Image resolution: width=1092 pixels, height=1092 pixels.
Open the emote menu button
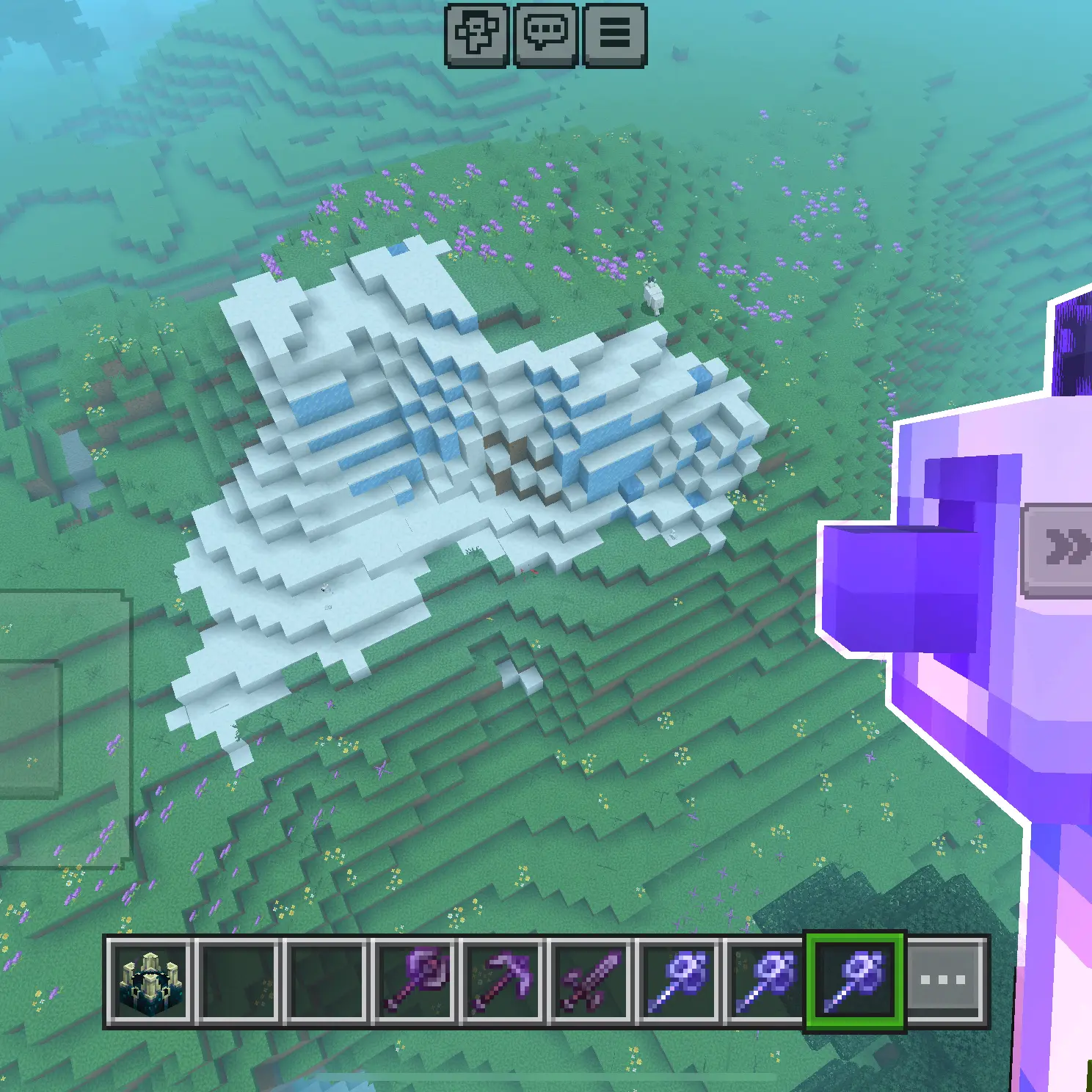(477, 34)
